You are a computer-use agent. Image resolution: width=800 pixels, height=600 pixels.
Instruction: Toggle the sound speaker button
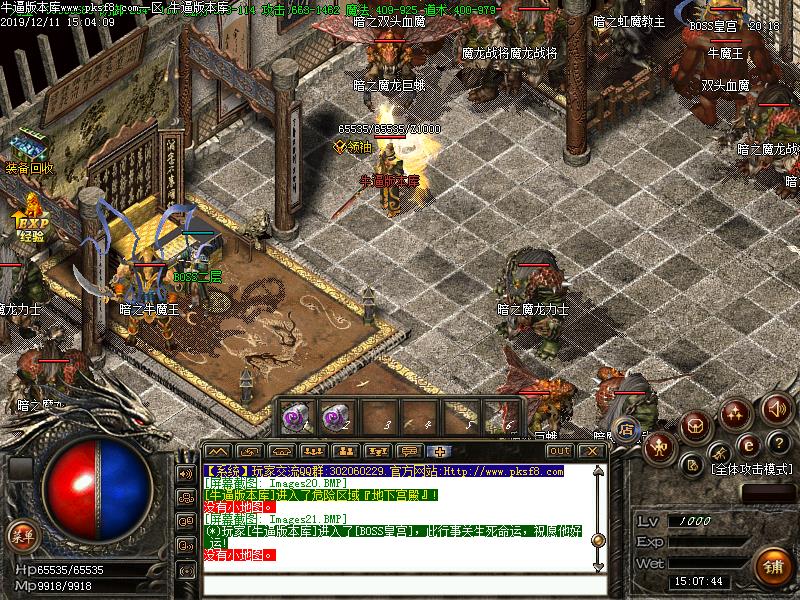[x=775, y=408]
